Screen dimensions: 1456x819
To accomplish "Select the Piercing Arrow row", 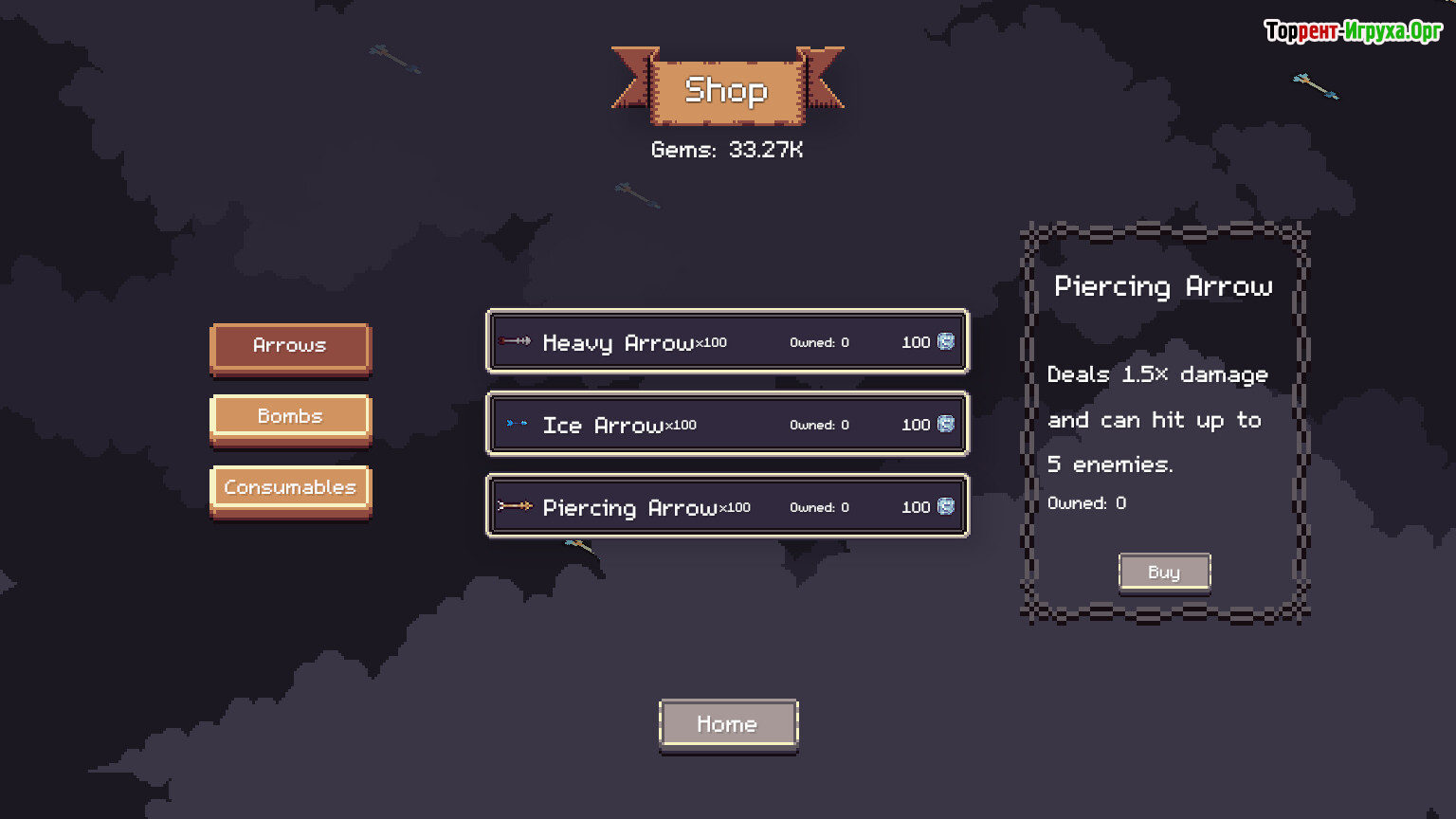I will point(727,507).
